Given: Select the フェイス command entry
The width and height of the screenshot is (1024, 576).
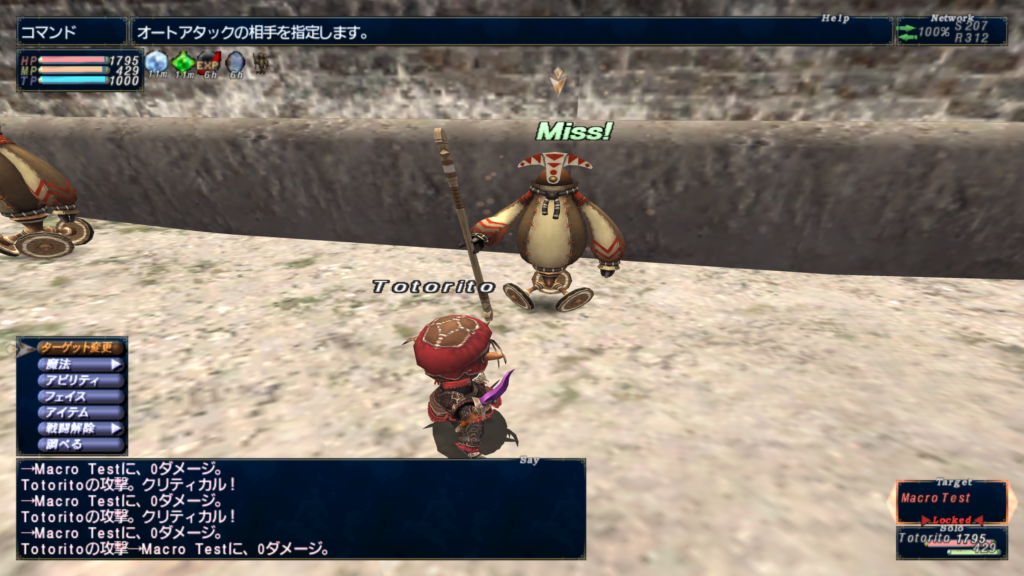Looking at the screenshot, I should coord(80,396).
